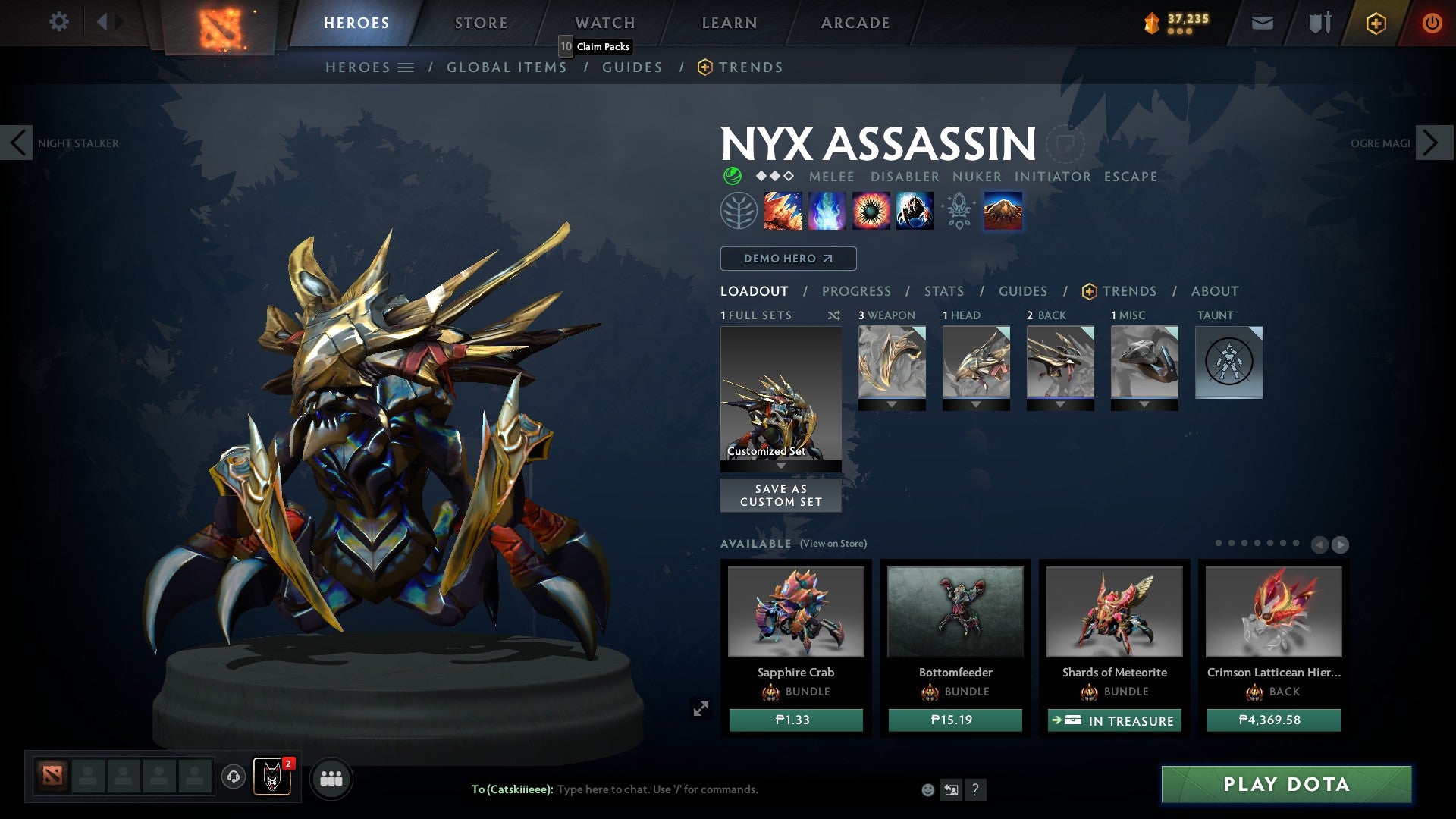The width and height of the screenshot is (1456, 819).
Task: Expand the equipped Head item slot
Action: pyautogui.click(x=976, y=404)
